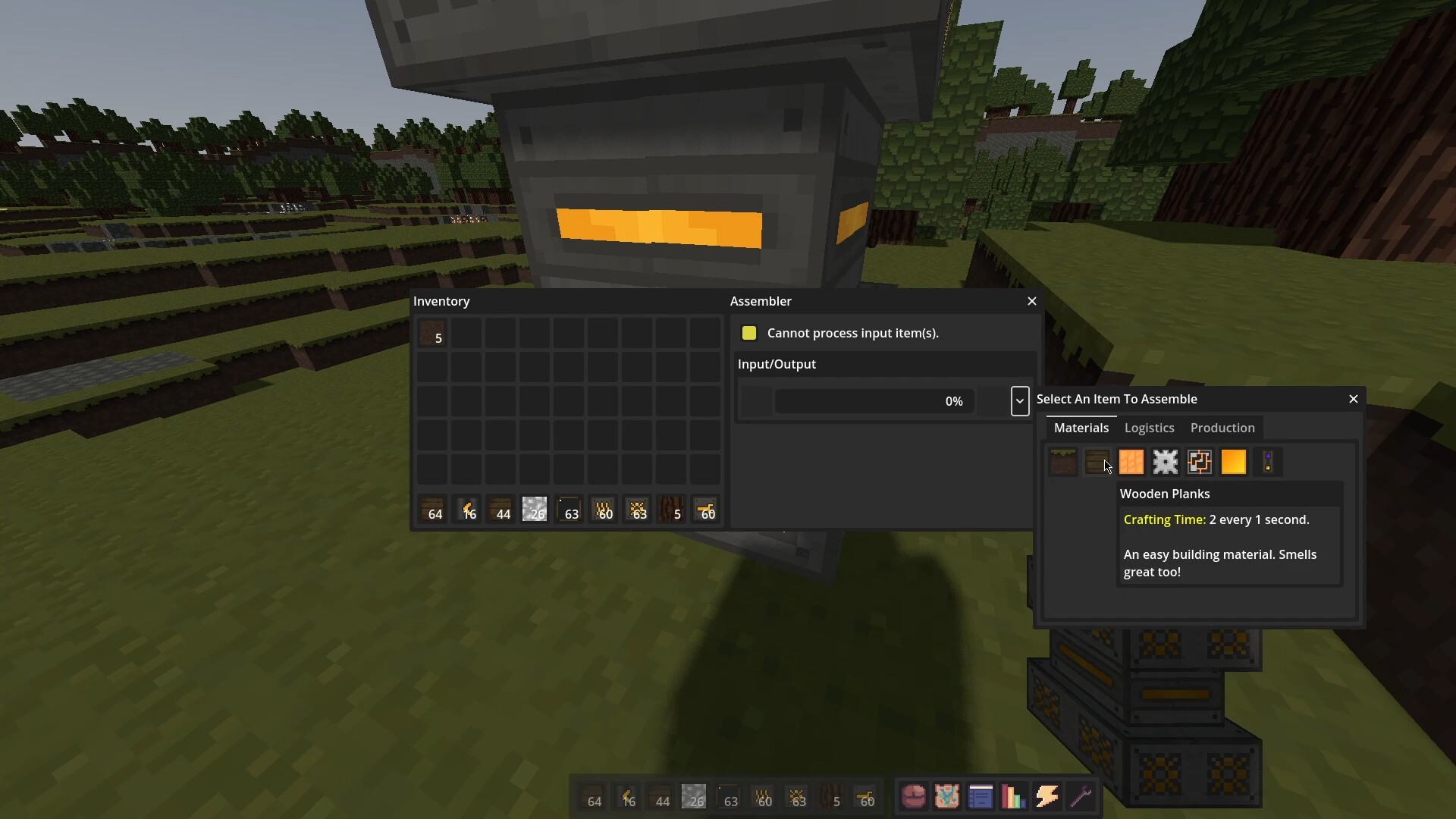Image resolution: width=1456 pixels, height=819 pixels.
Task: Pick the grass block recipe icon
Action: click(1062, 462)
